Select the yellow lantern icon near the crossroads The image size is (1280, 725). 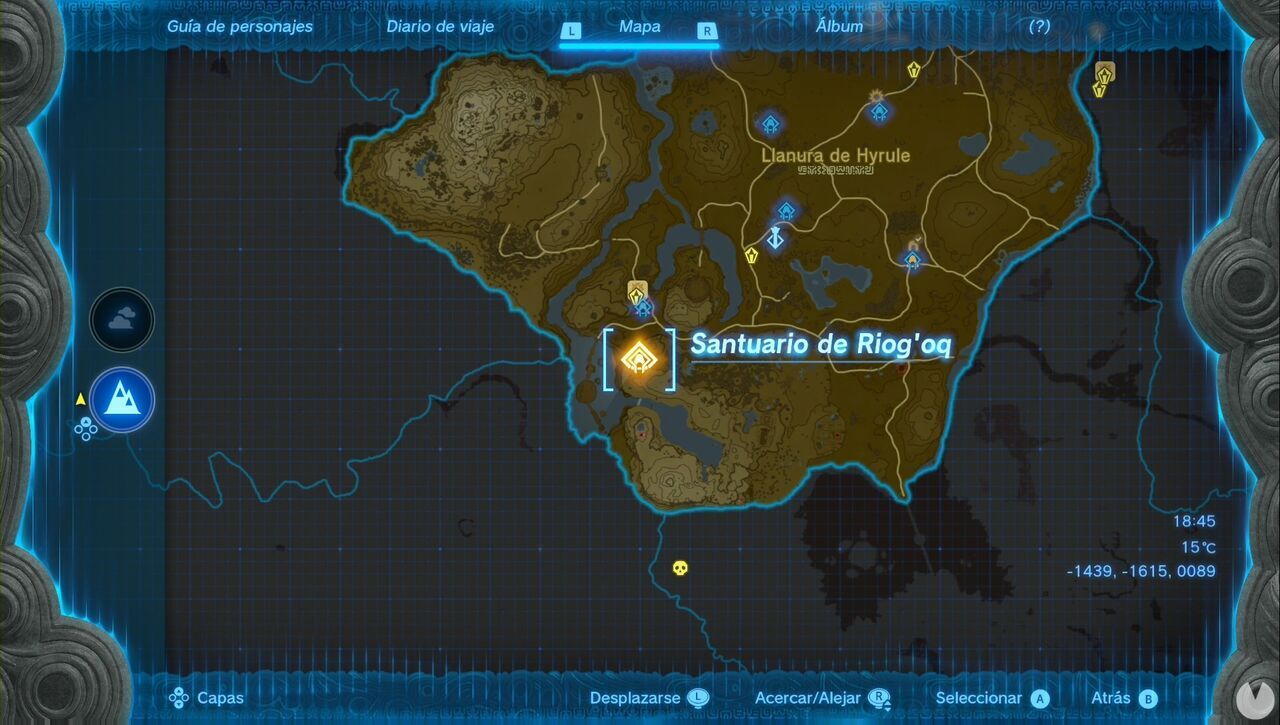[x=752, y=255]
